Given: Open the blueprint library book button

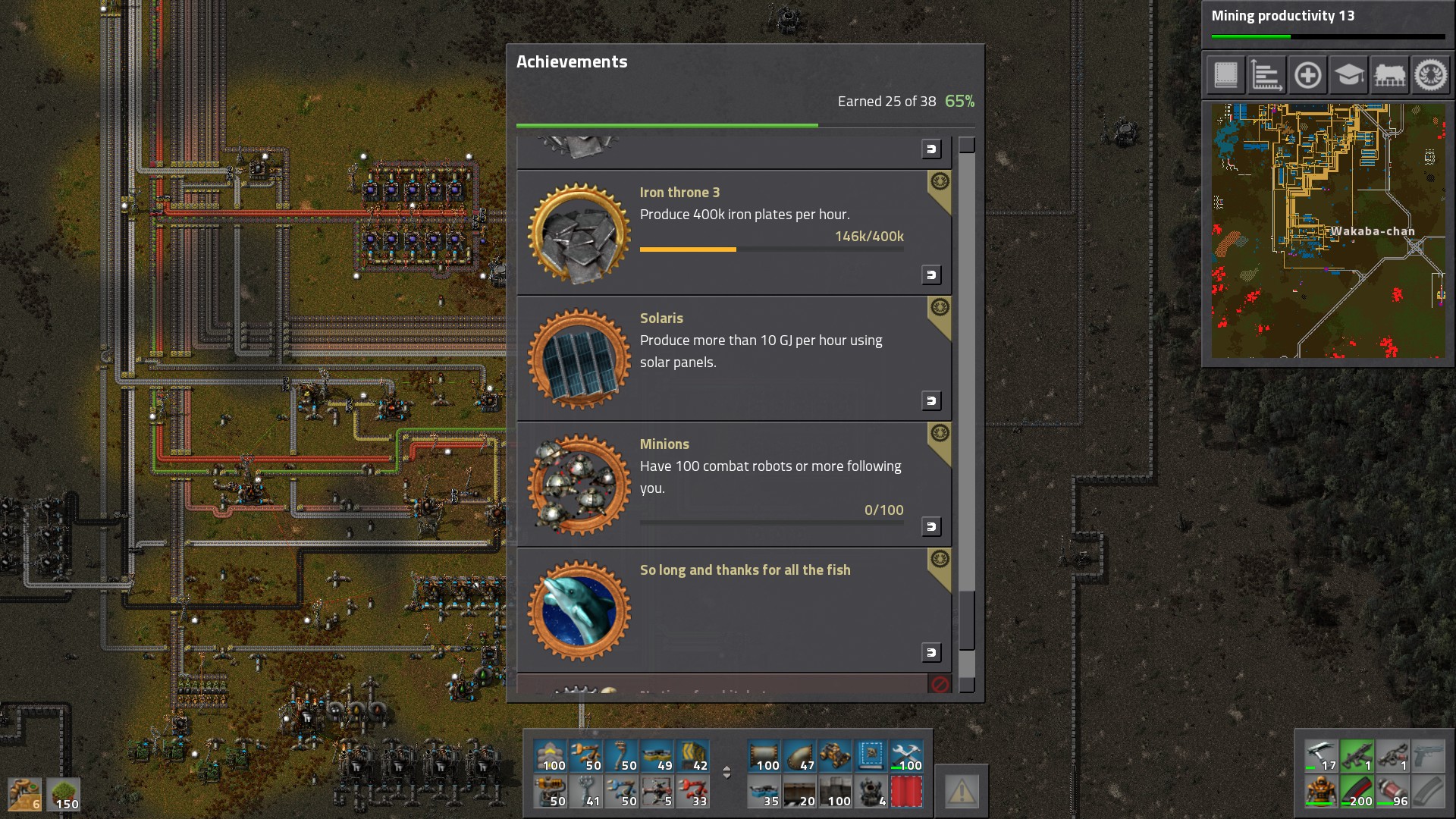Looking at the screenshot, I should point(1225,75).
